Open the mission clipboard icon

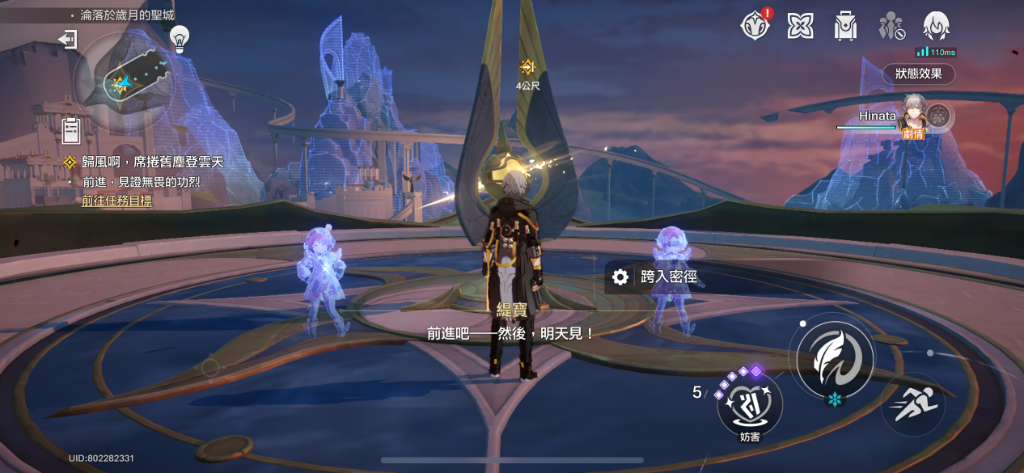pyautogui.click(x=70, y=129)
